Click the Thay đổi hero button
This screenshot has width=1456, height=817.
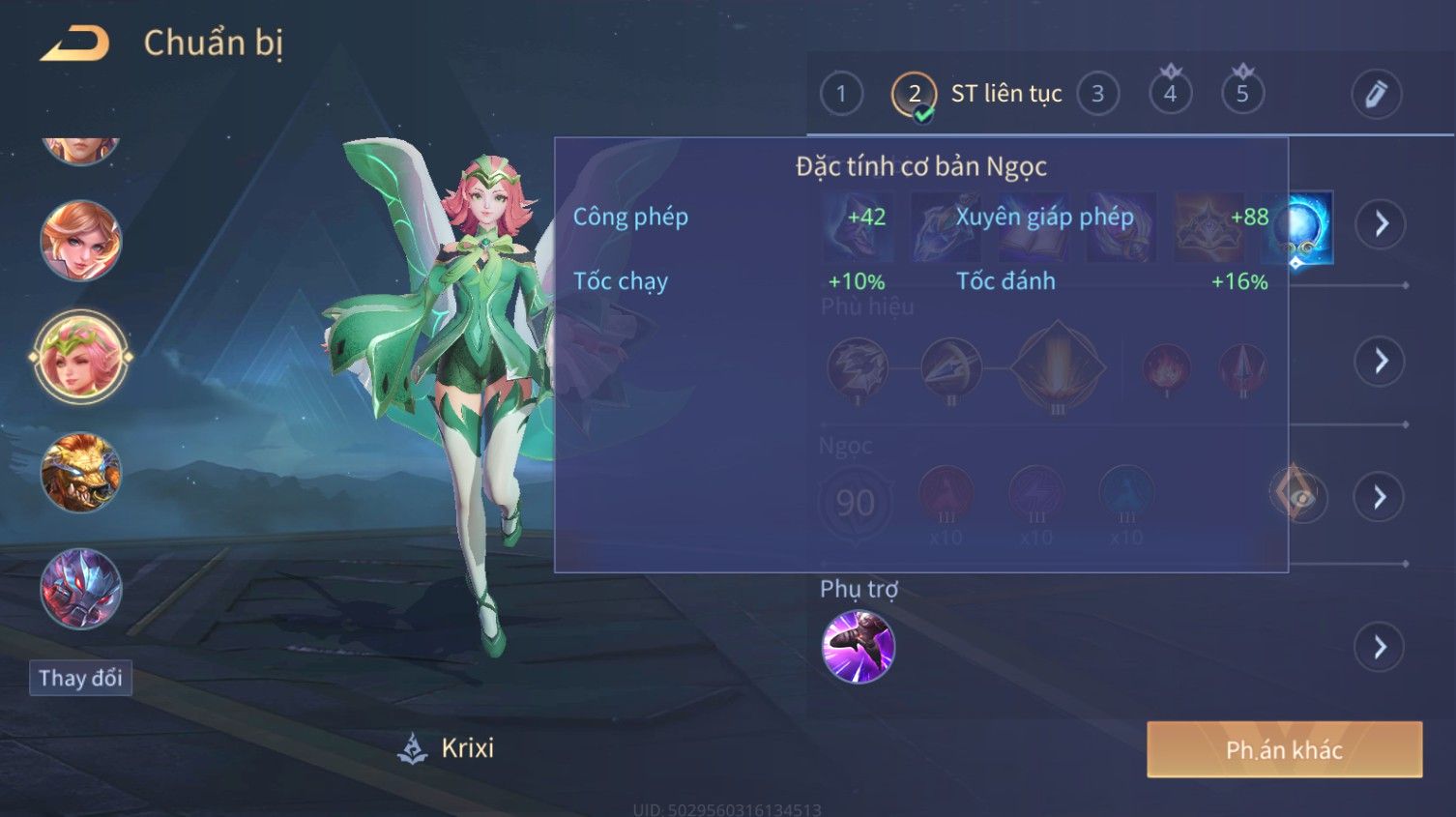pos(80,678)
